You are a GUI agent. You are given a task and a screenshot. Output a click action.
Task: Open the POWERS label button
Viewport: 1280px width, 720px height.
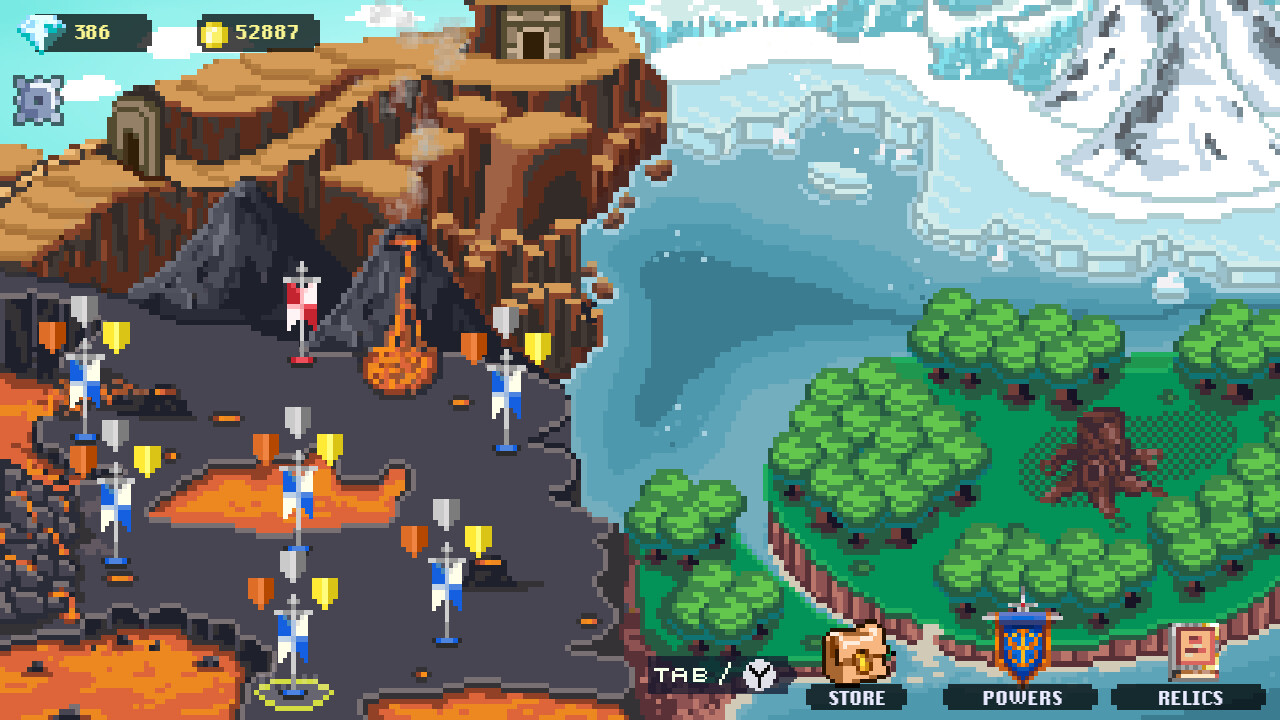tap(1022, 699)
